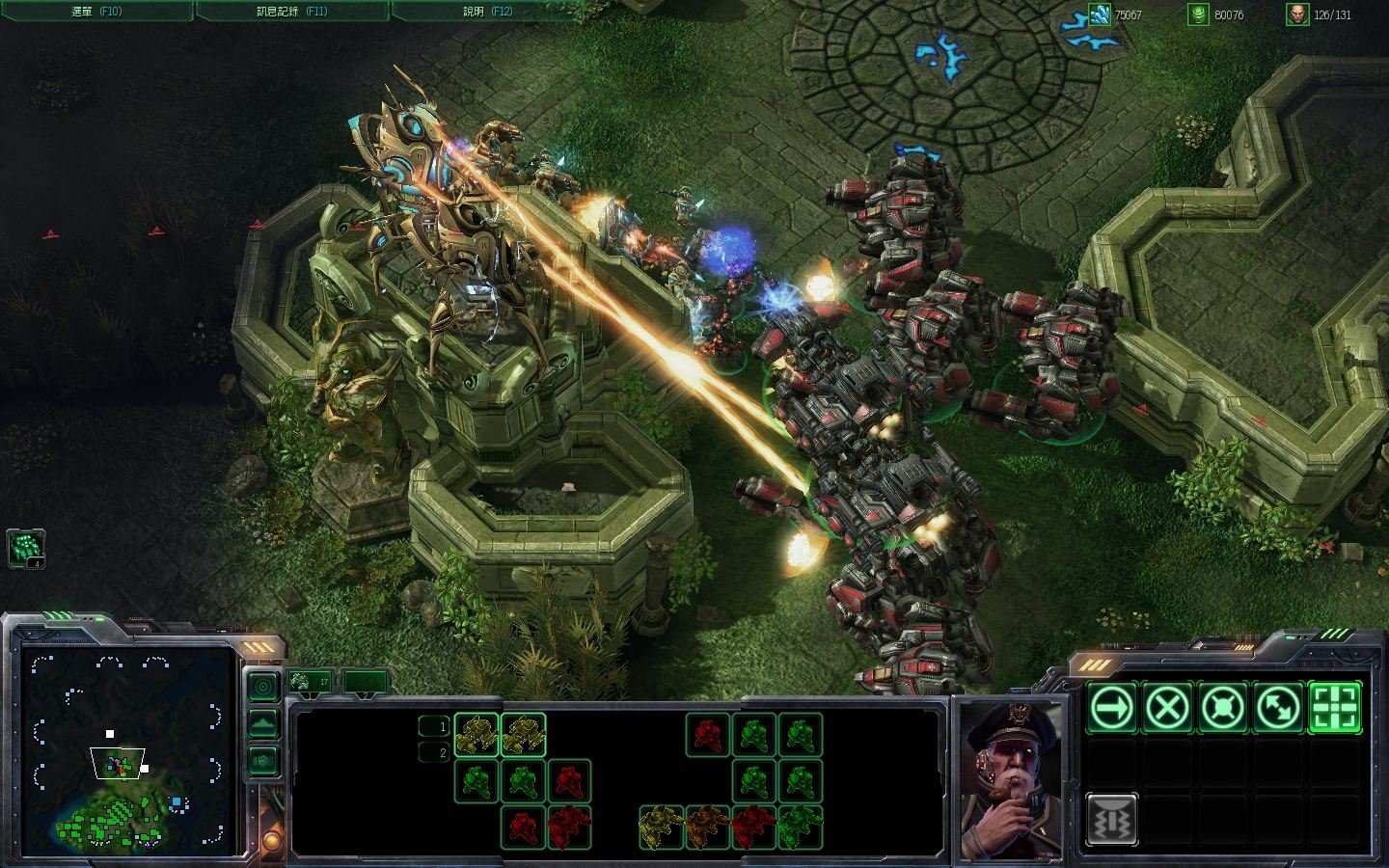Image resolution: width=1389 pixels, height=868 pixels.
Task: Activate the Hold Position command icon
Action: 1222,709
